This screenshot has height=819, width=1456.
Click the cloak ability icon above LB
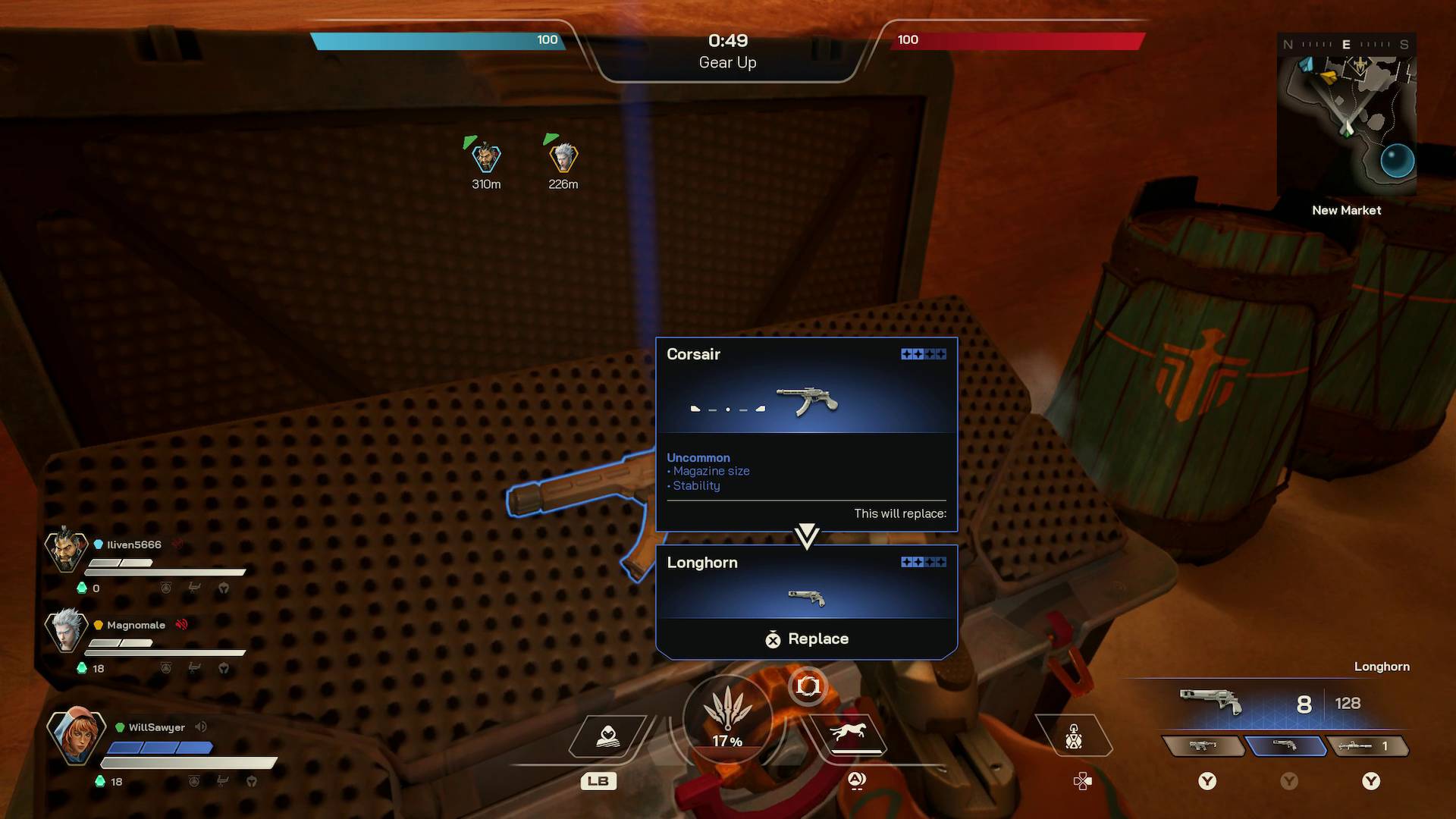[608, 734]
